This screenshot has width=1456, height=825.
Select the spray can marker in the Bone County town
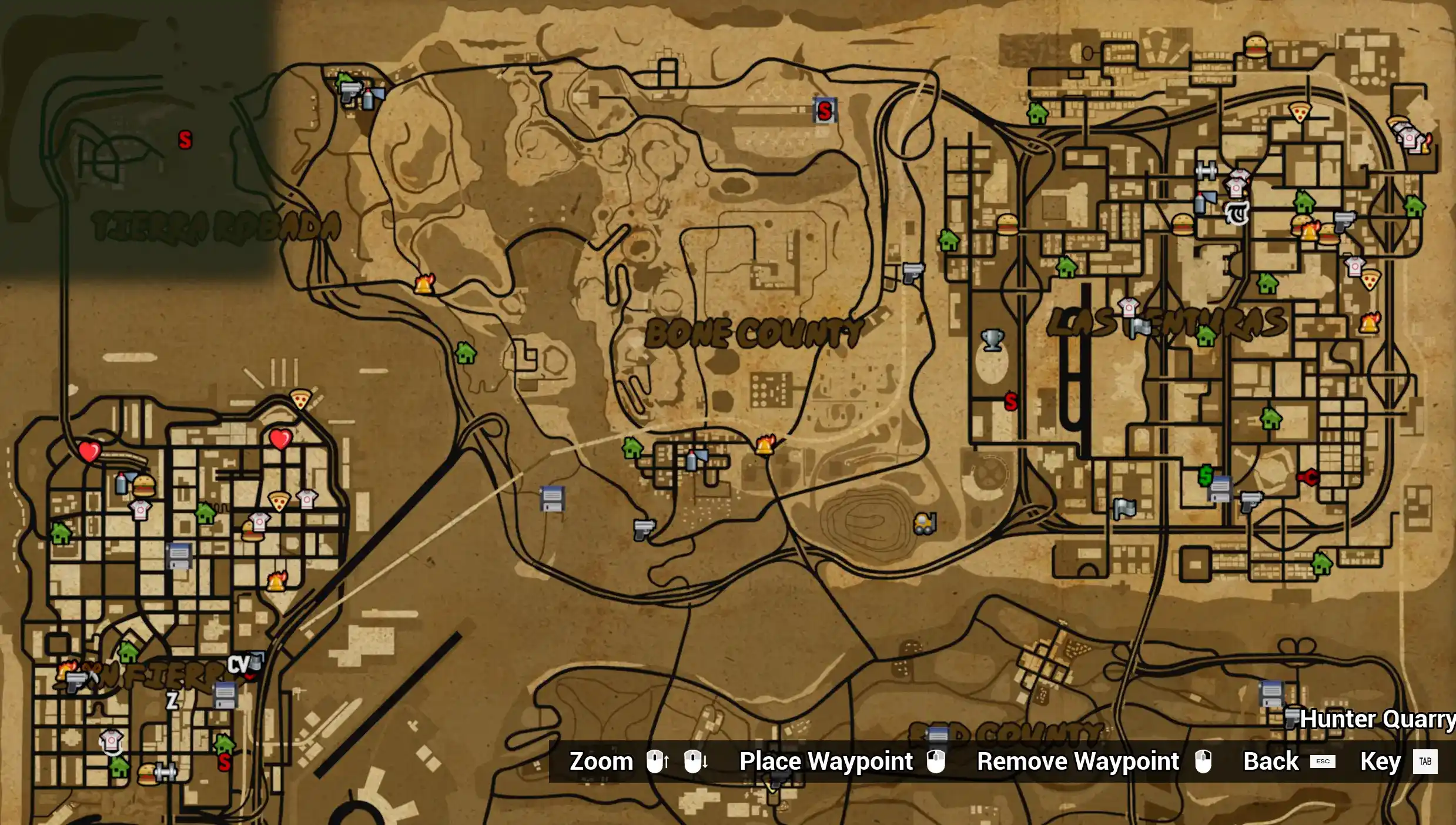(692, 460)
